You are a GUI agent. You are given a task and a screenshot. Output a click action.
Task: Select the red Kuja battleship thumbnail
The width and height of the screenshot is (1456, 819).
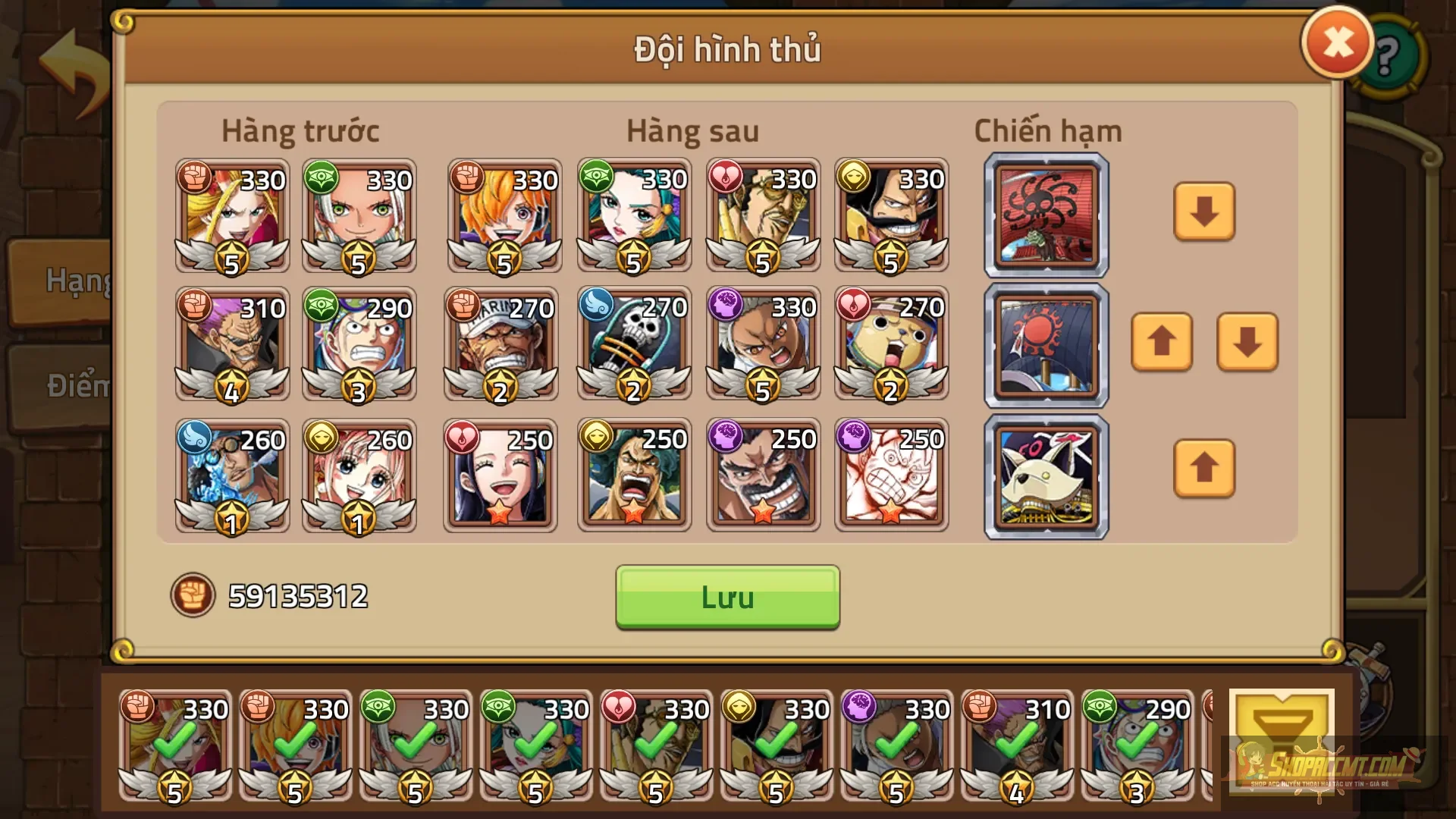click(1045, 215)
